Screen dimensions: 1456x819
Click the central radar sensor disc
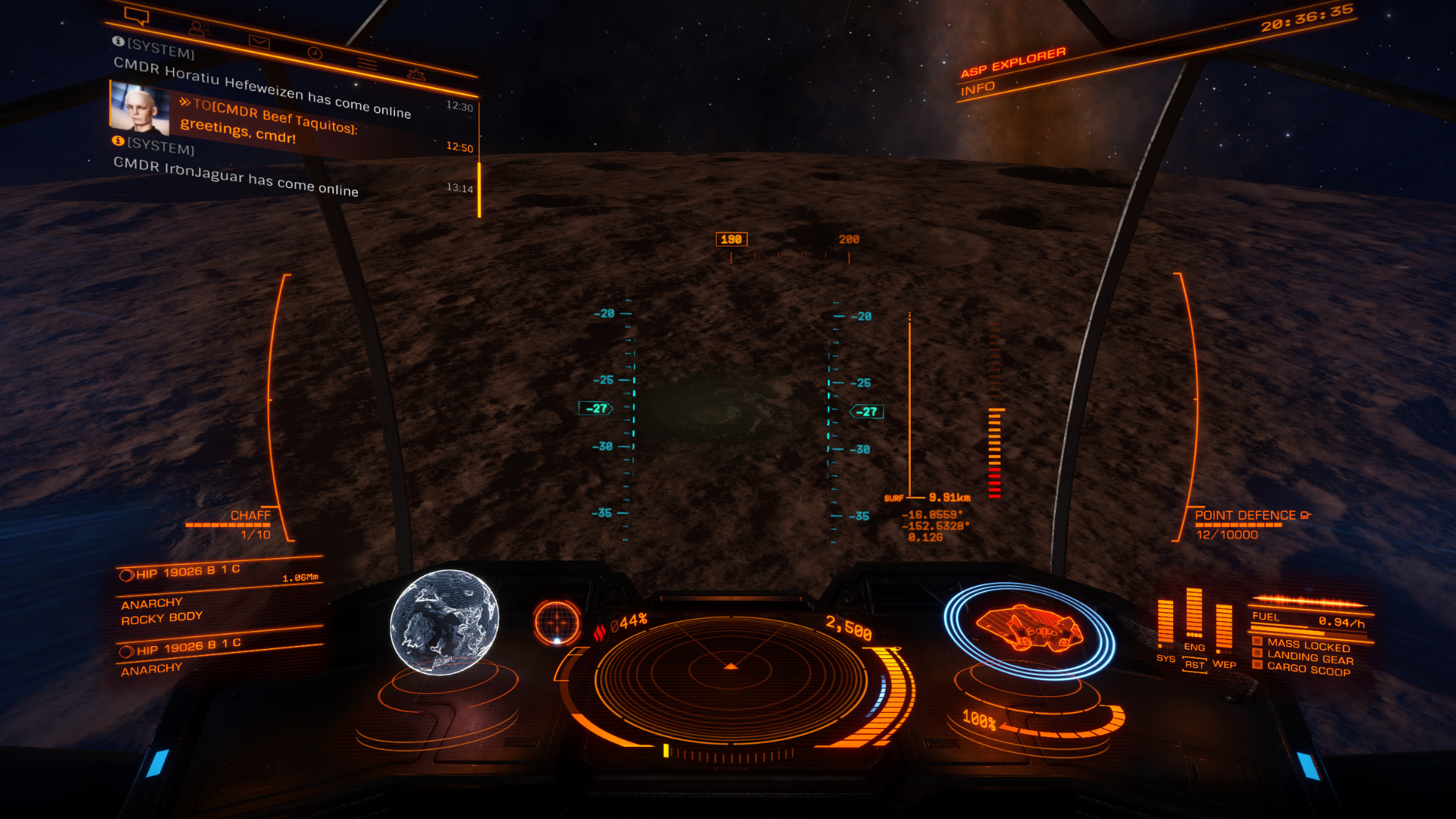[x=730, y=671]
